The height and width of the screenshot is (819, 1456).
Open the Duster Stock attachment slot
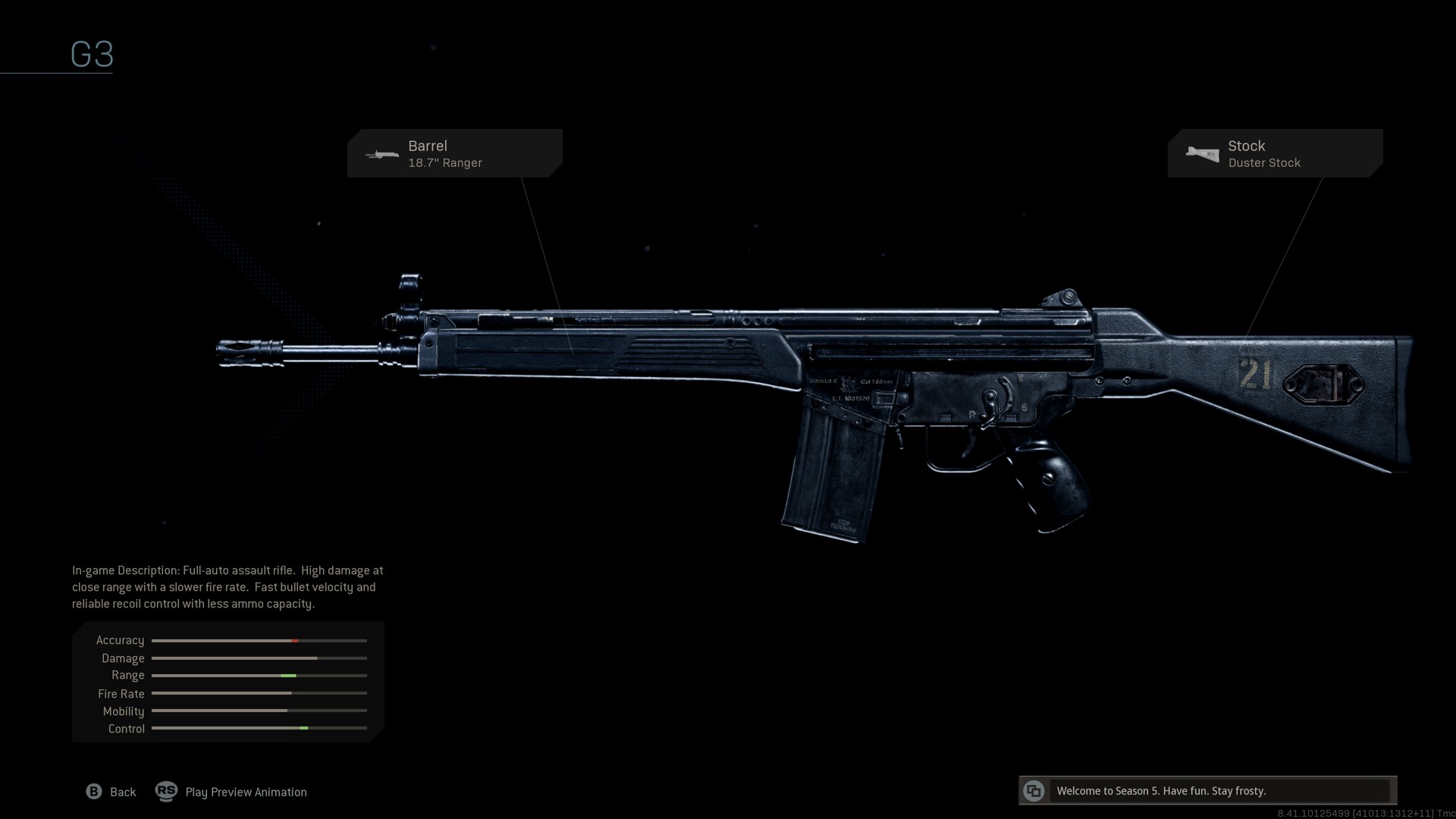coord(1275,153)
